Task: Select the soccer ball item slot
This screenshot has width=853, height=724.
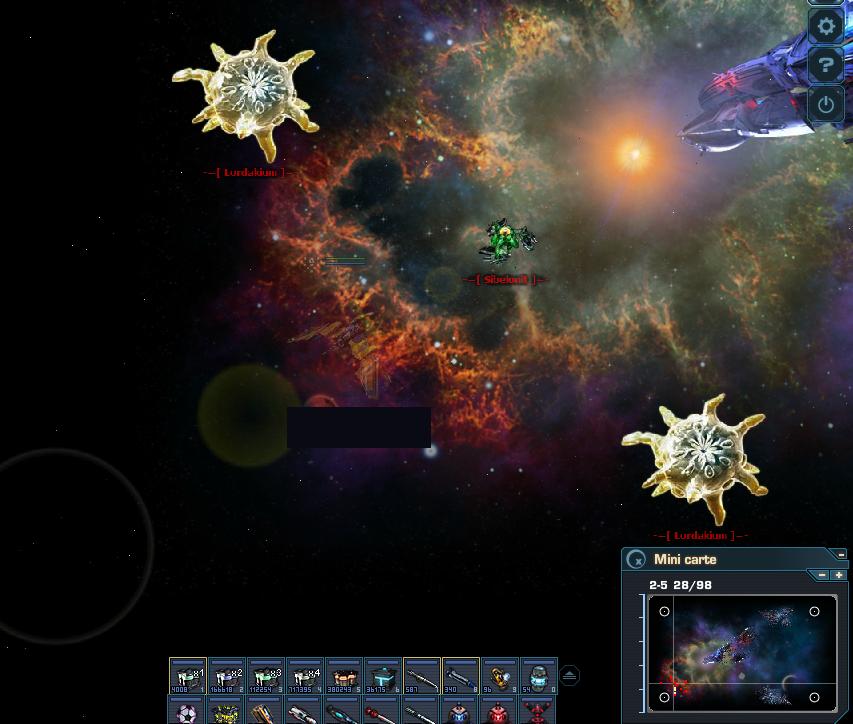Action: 188,713
